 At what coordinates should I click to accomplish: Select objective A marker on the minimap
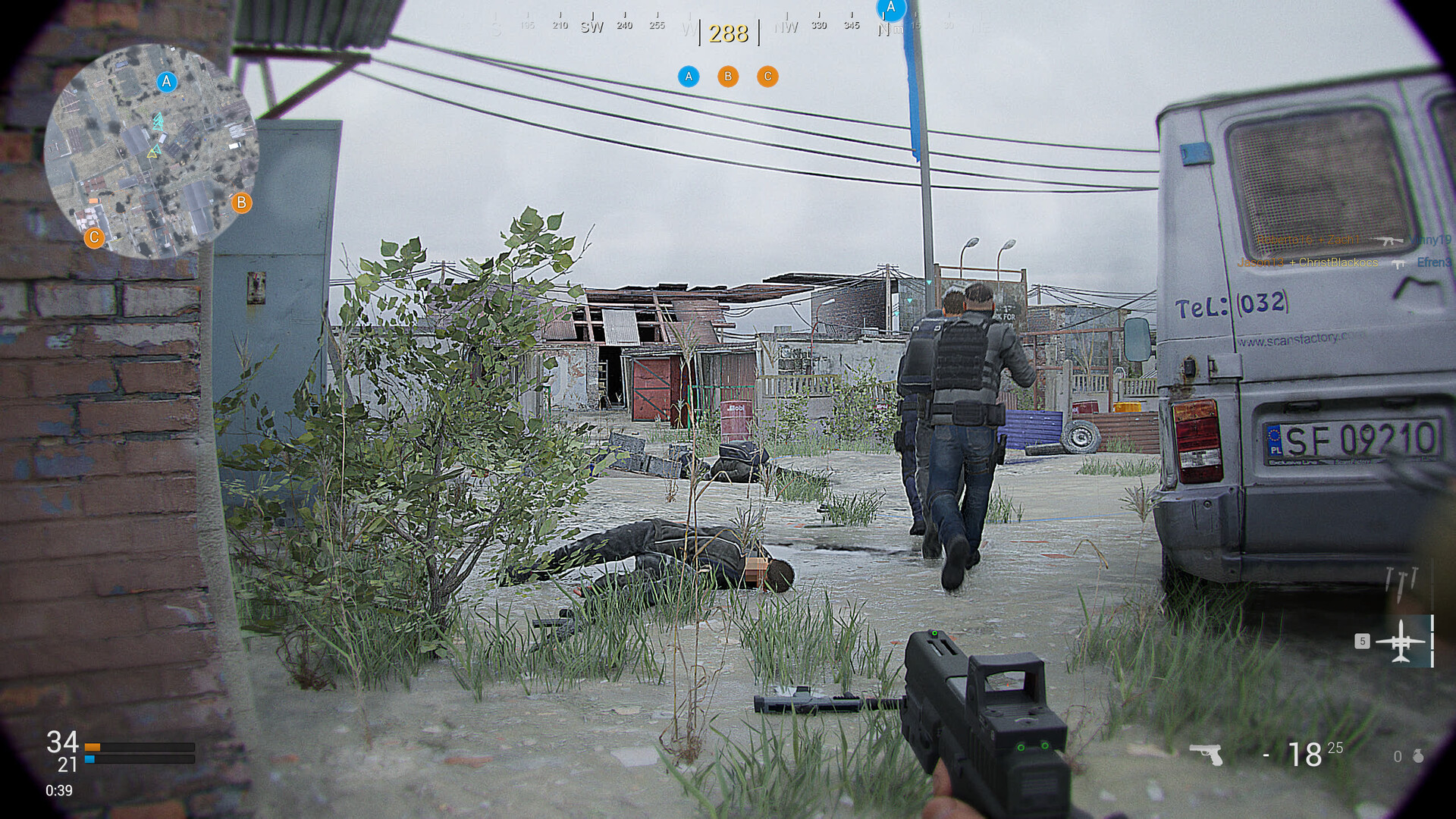coord(167,81)
